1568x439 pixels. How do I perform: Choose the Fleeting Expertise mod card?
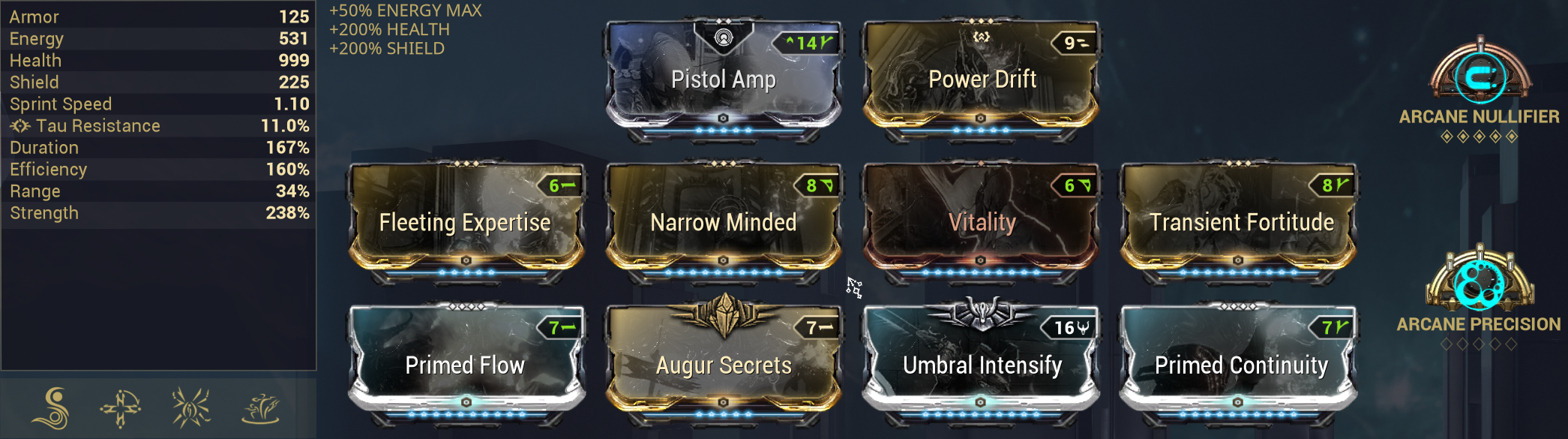pos(465,222)
